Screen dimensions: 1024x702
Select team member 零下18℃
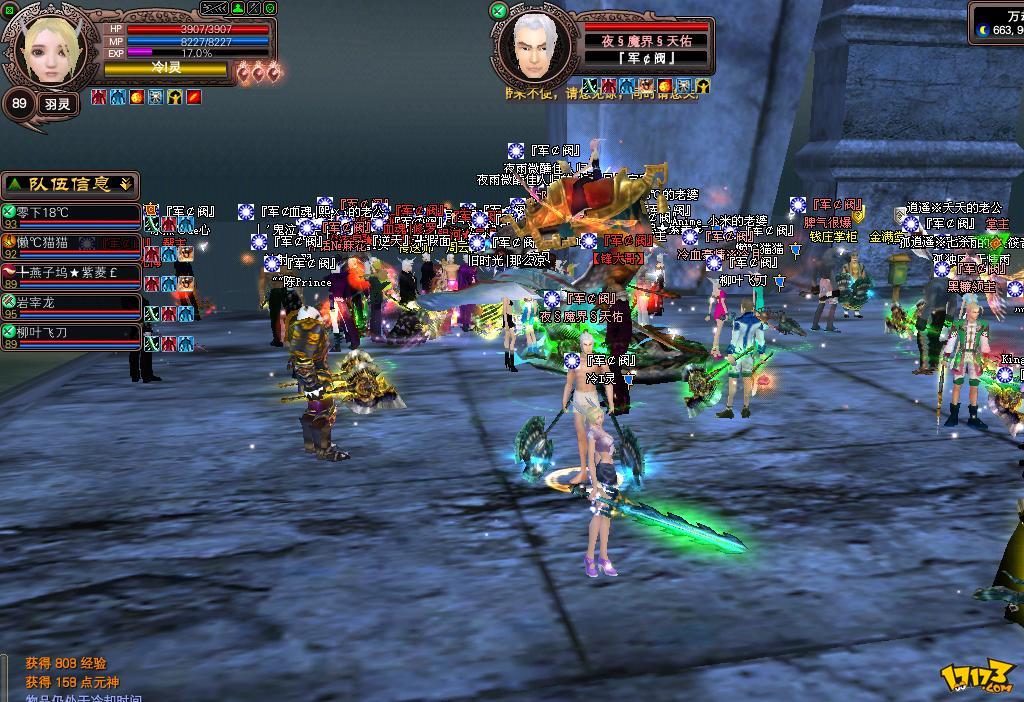pos(70,213)
